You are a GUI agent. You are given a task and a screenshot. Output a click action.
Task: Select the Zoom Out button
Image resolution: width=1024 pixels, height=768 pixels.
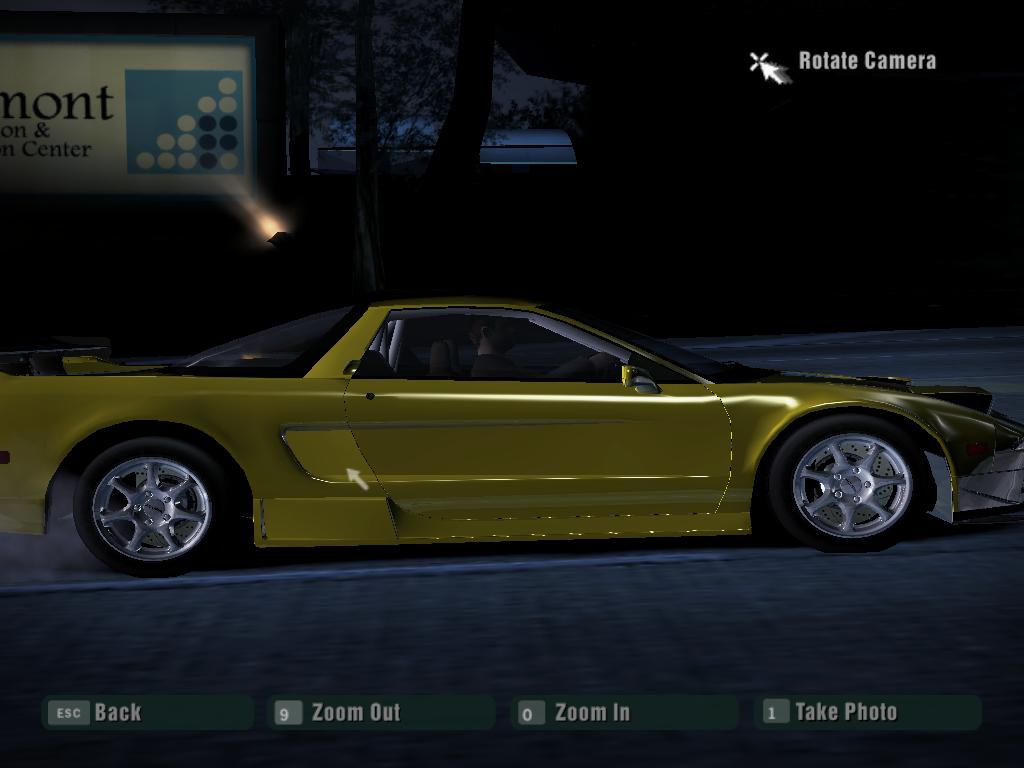tap(381, 712)
